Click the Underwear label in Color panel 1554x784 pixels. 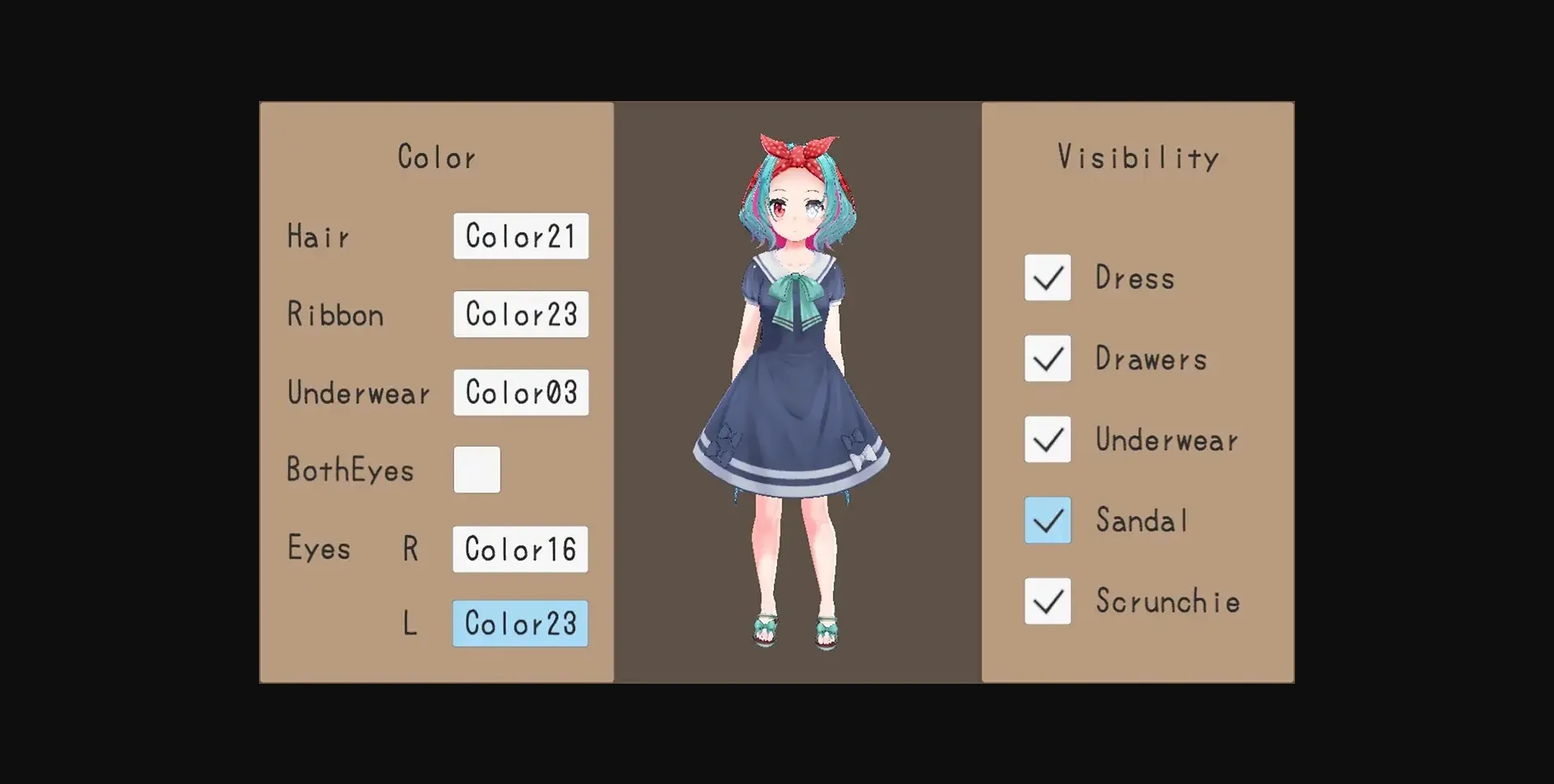[x=359, y=392]
